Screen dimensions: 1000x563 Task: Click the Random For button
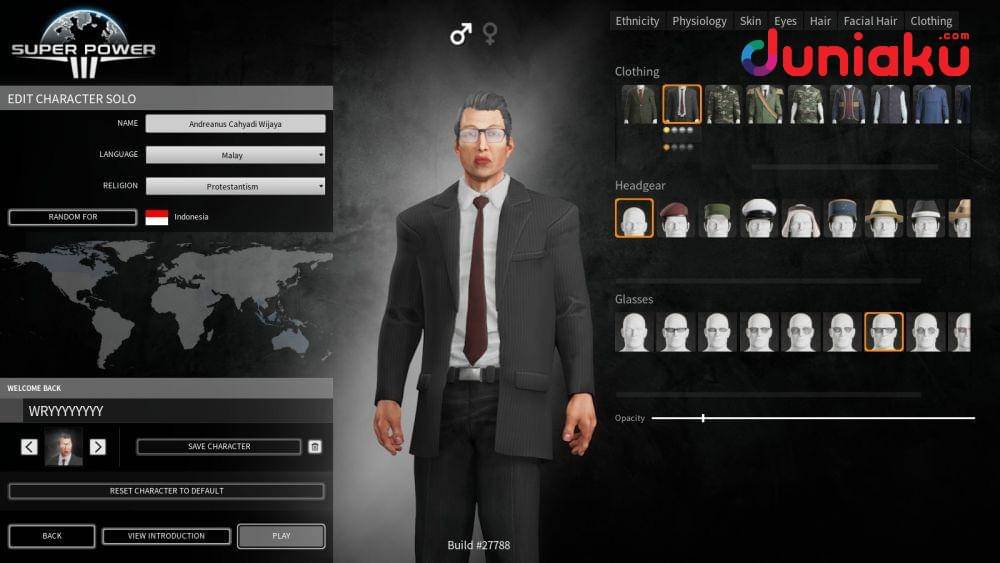point(73,217)
